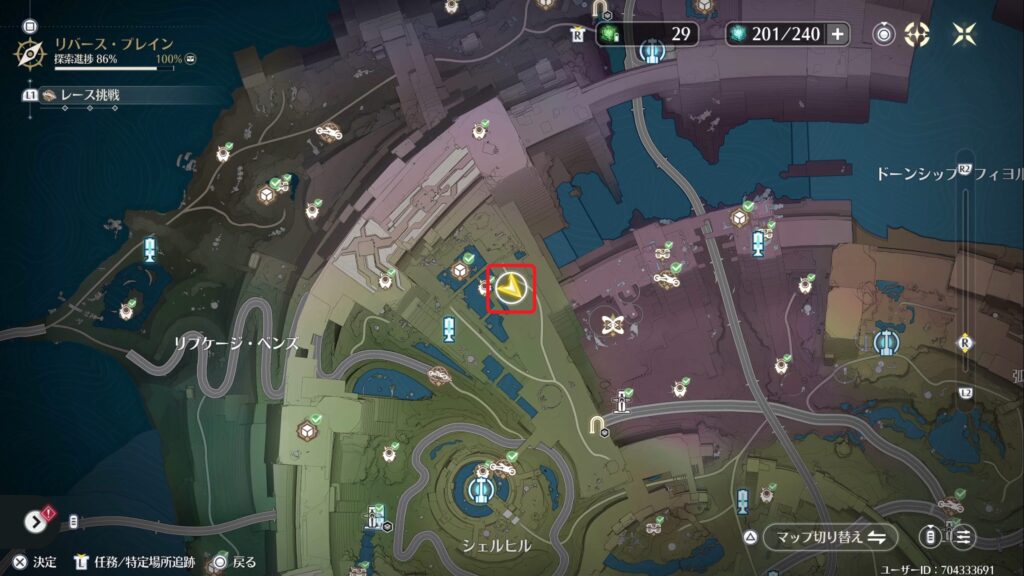Select the butterfly marker on the purple area

[612, 324]
